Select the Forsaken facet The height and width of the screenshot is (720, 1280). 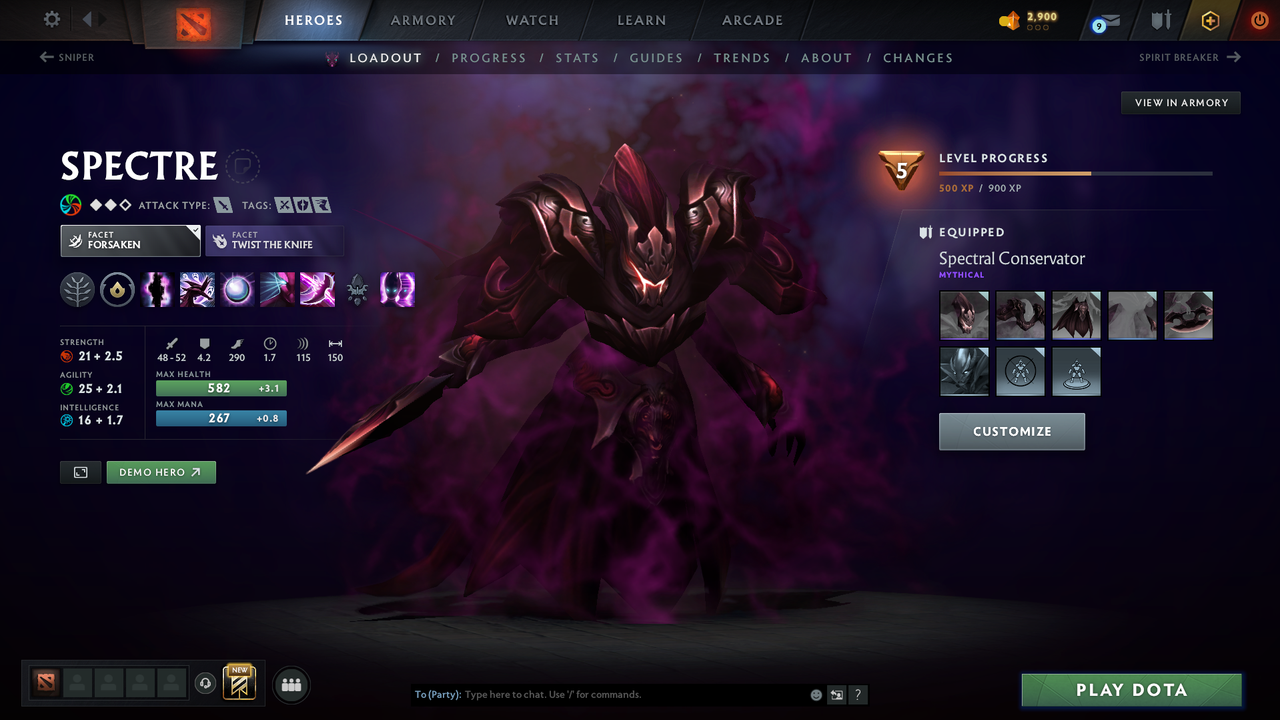(x=130, y=240)
